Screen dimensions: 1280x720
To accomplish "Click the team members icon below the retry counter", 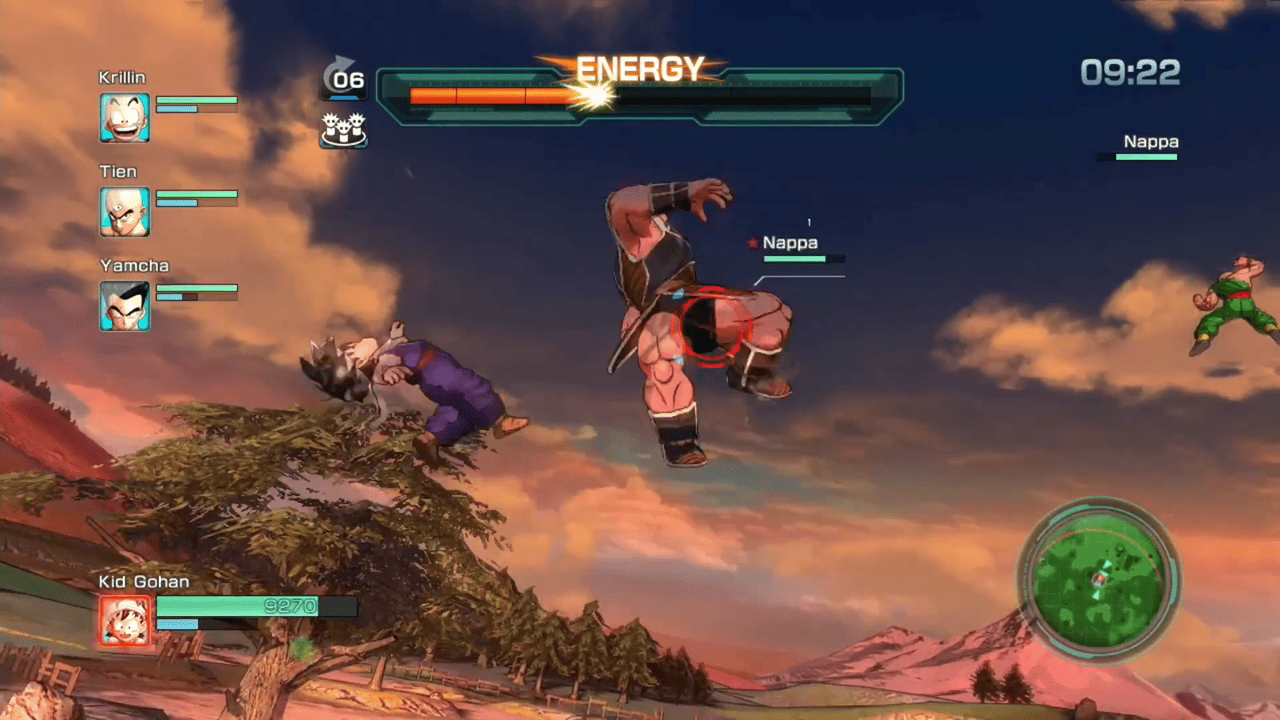I will 344,130.
